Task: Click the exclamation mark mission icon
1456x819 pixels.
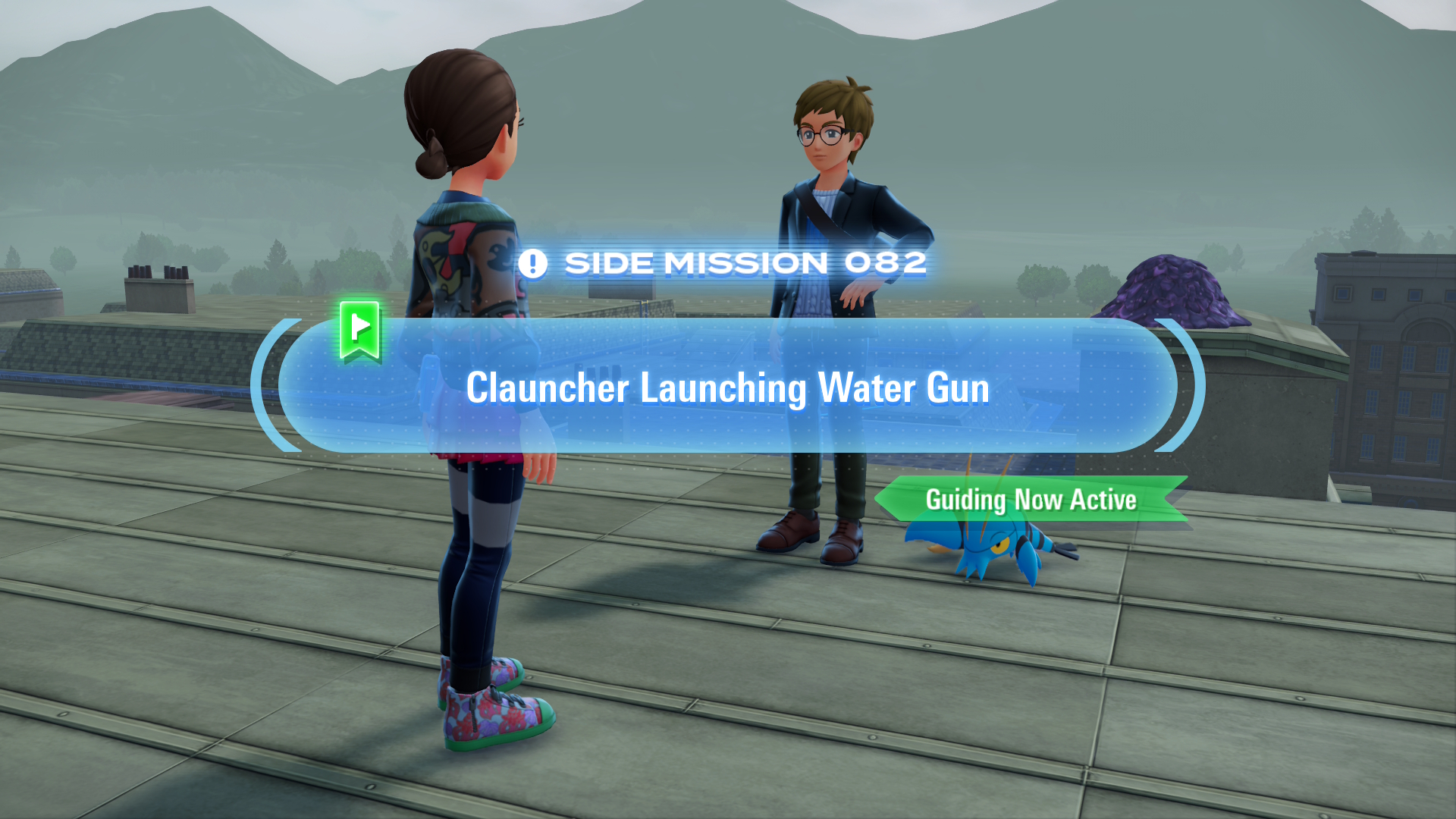Action: click(533, 262)
